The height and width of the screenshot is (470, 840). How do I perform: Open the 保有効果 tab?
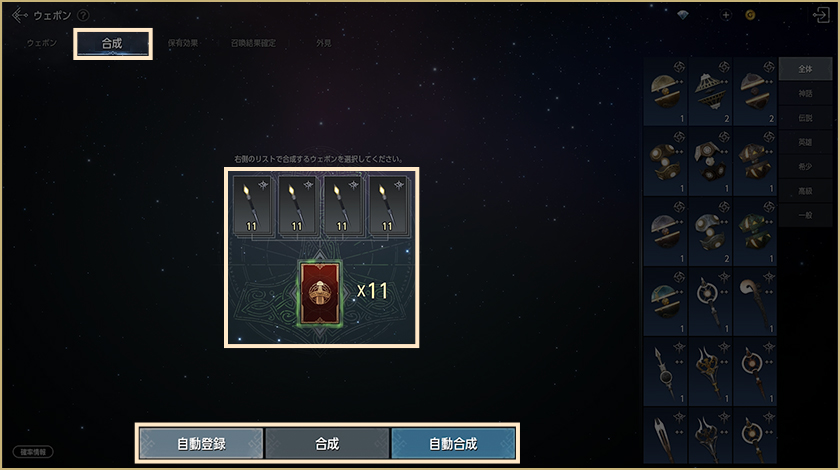pyautogui.click(x=183, y=44)
